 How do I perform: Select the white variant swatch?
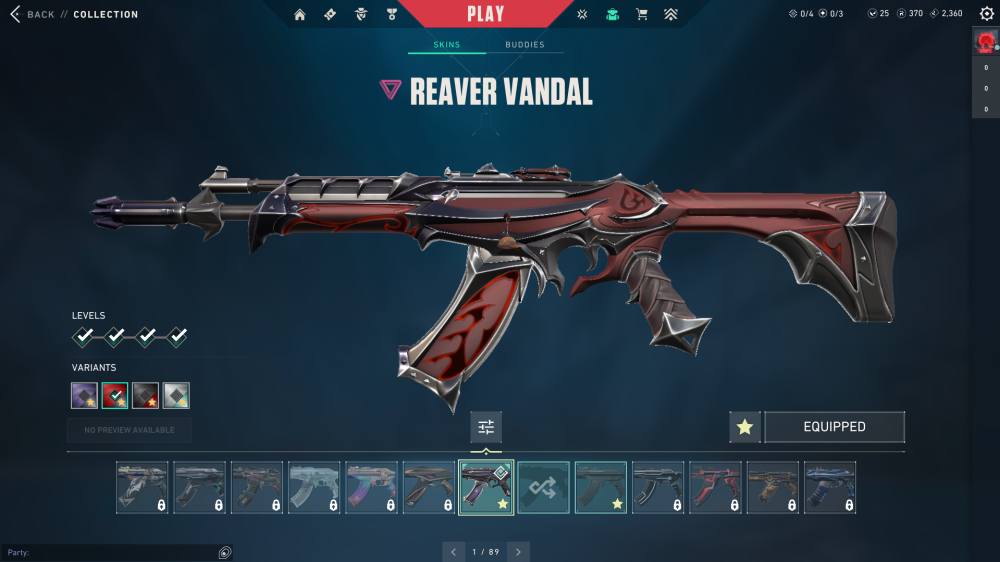pyautogui.click(x=177, y=396)
